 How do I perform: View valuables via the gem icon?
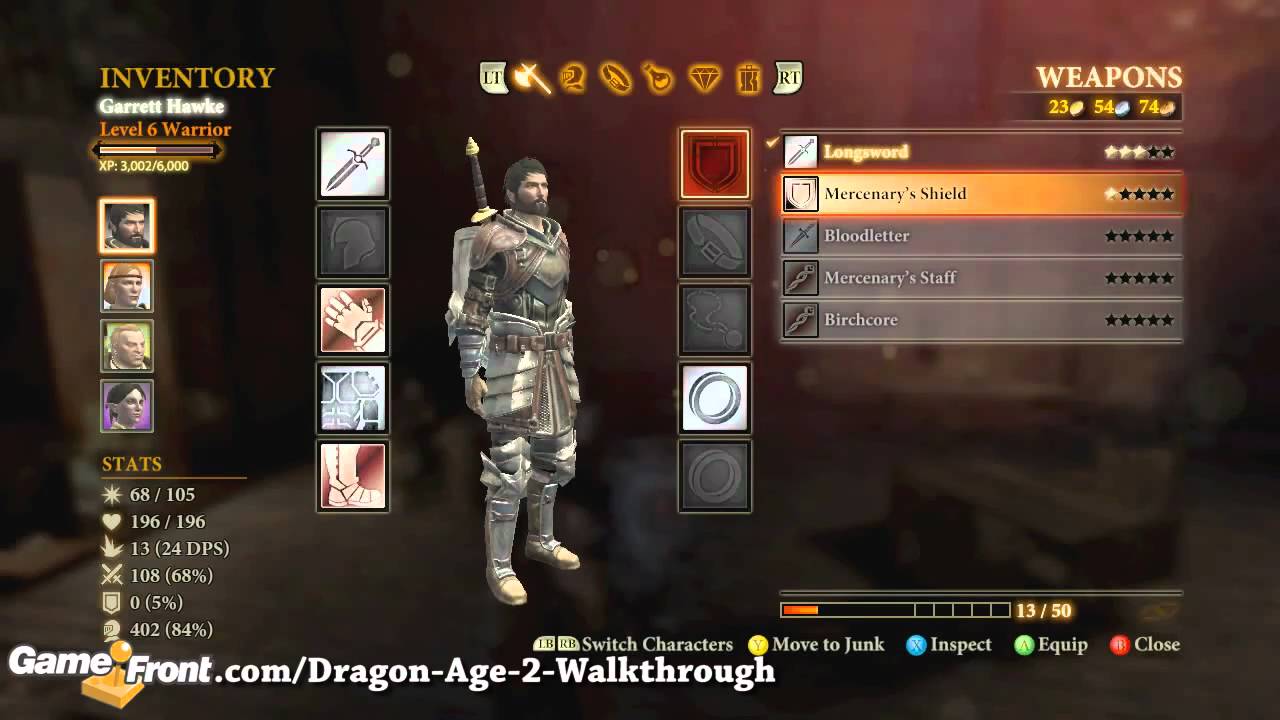click(x=705, y=78)
